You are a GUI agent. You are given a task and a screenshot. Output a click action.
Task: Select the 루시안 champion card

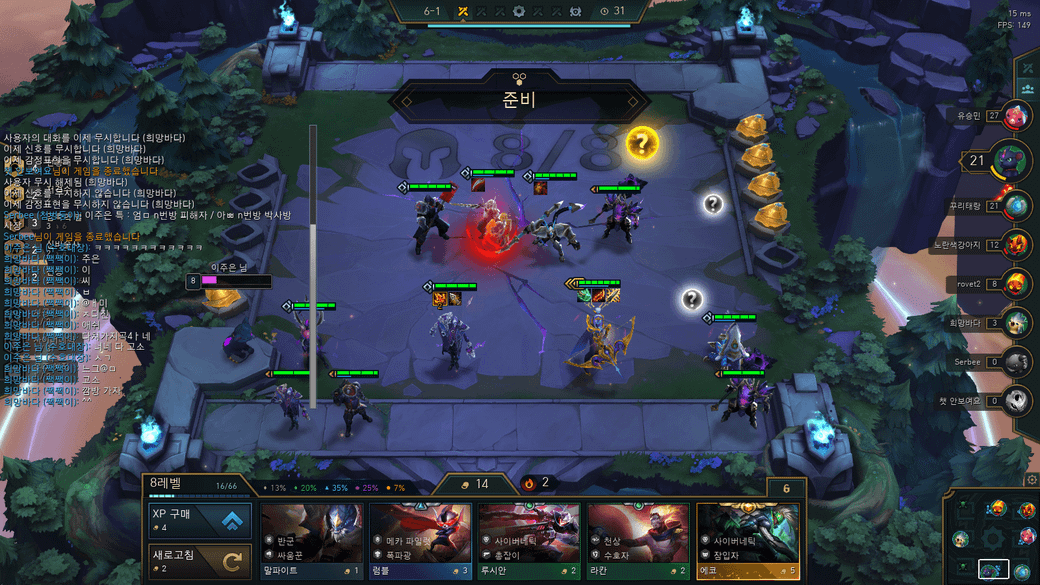pyautogui.click(x=529, y=540)
